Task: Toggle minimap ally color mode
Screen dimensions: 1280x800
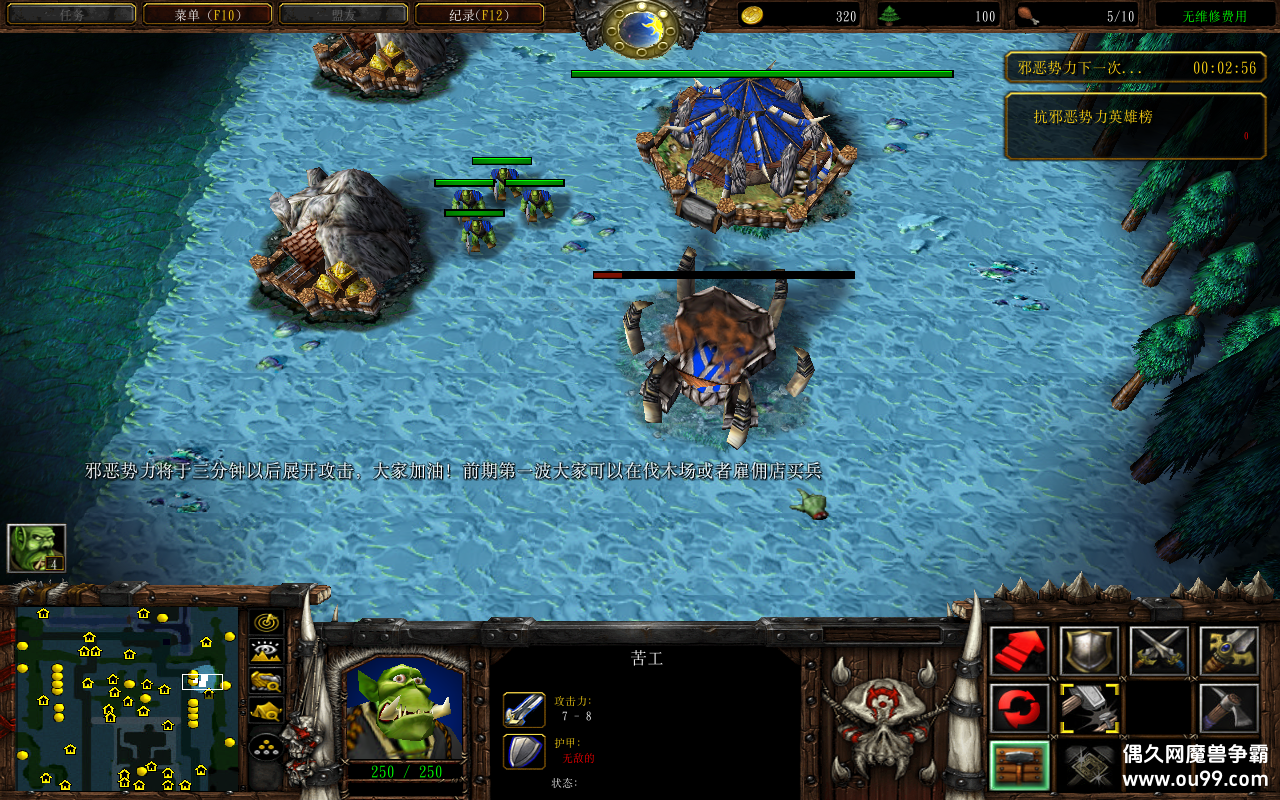Action: coord(265,682)
